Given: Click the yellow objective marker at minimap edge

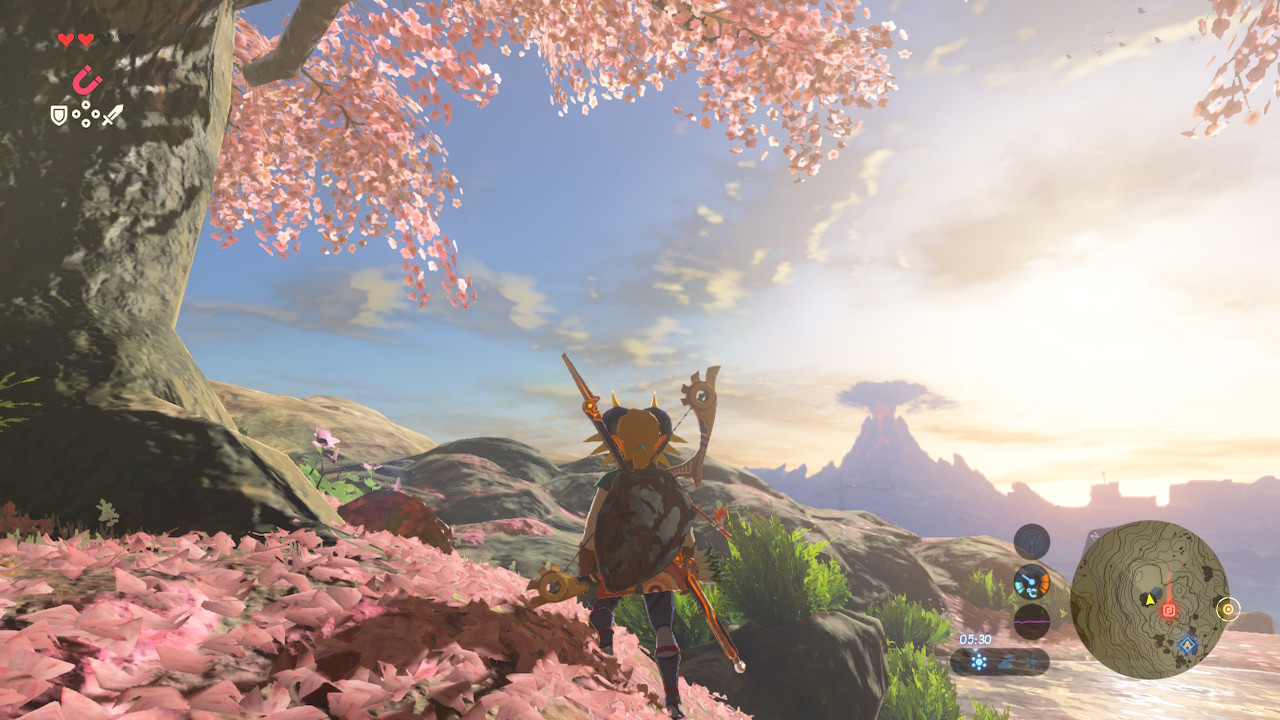Looking at the screenshot, I should [x=1228, y=608].
